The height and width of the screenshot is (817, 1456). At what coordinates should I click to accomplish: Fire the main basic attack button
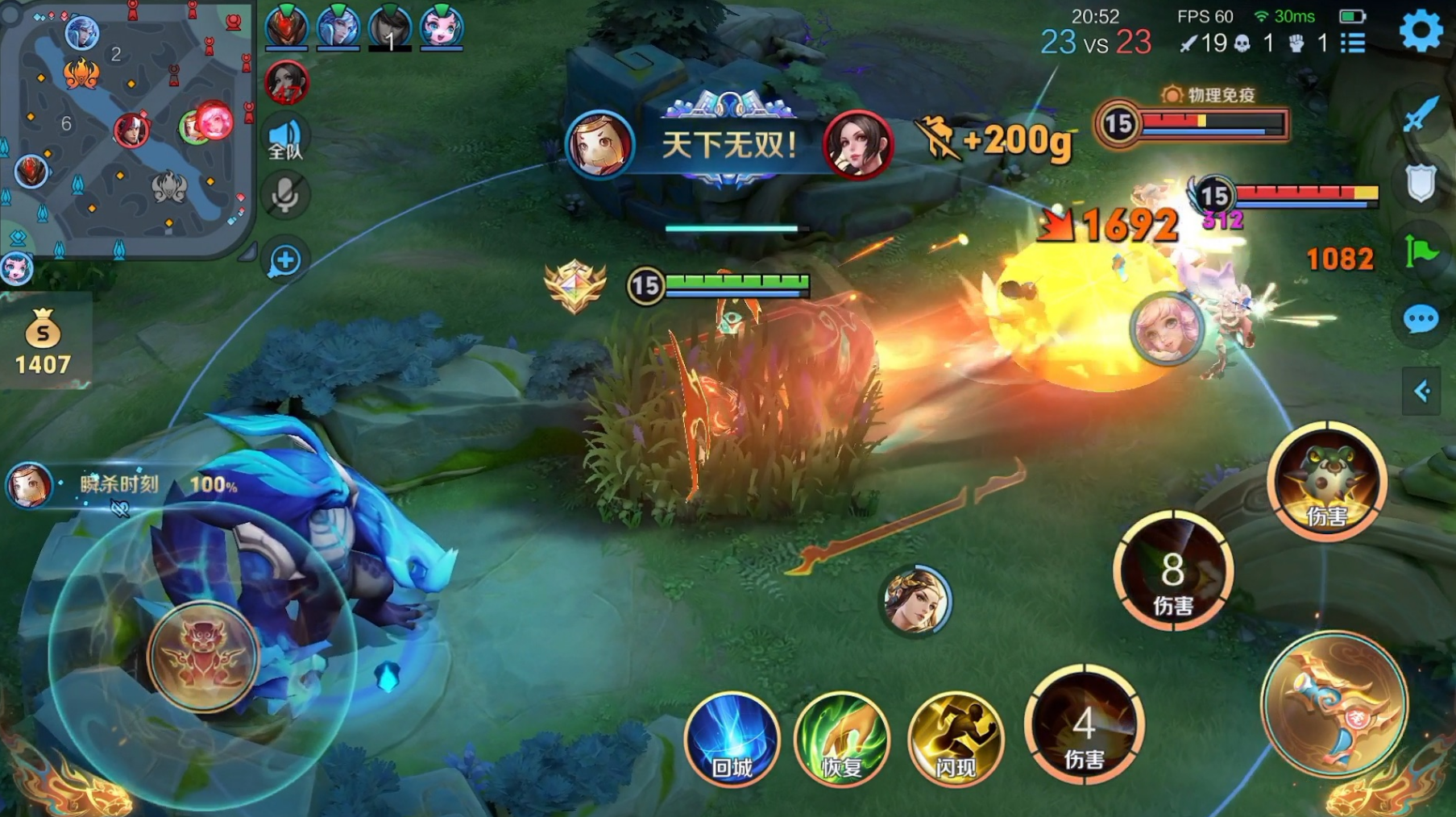(x=1334, y=705)
